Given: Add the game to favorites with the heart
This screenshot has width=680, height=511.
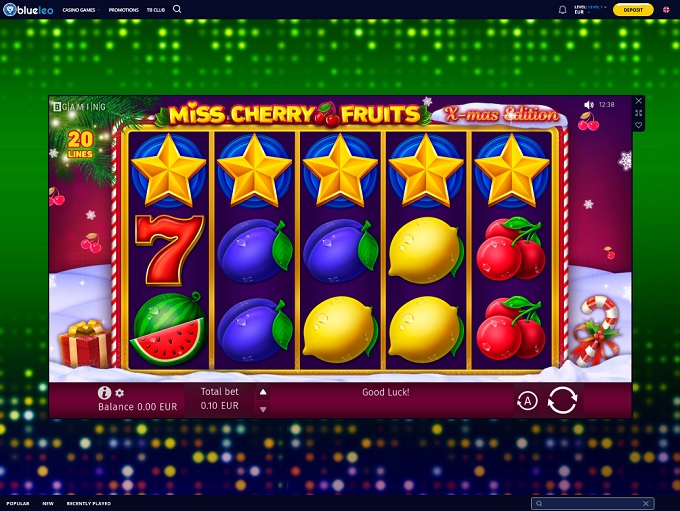Looking at the screenshot, I should (x=639, y=126).
